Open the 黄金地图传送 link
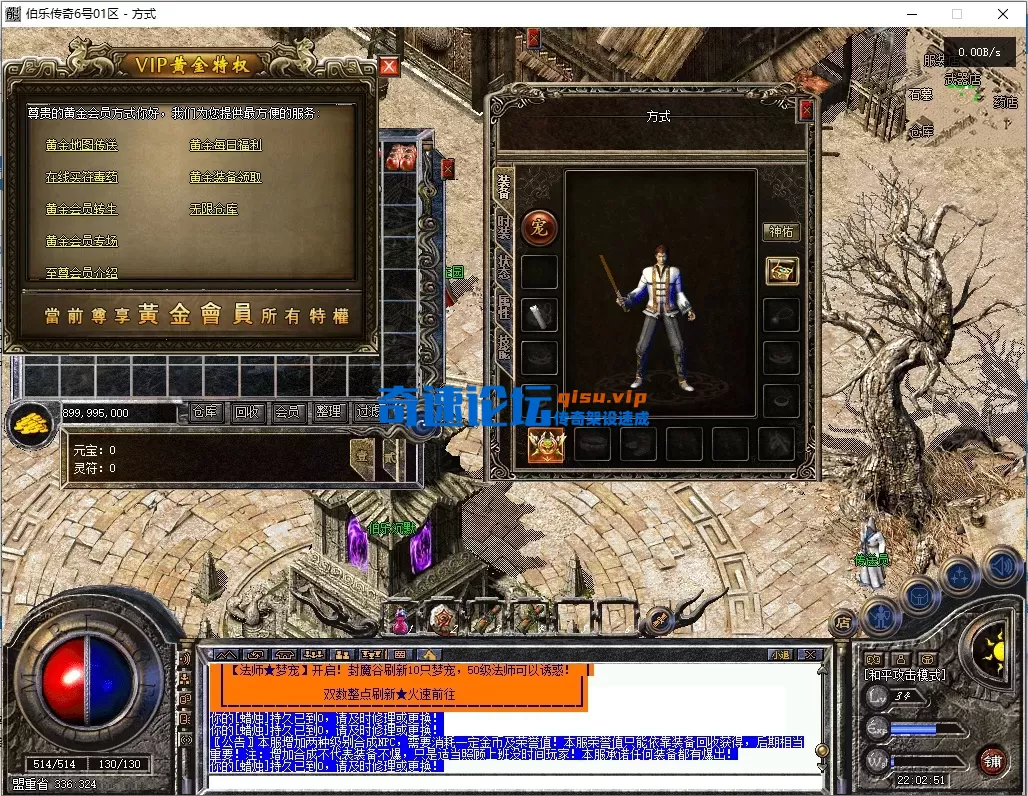The width and height of the screenshot is (1028, 796). pos(81,145)
